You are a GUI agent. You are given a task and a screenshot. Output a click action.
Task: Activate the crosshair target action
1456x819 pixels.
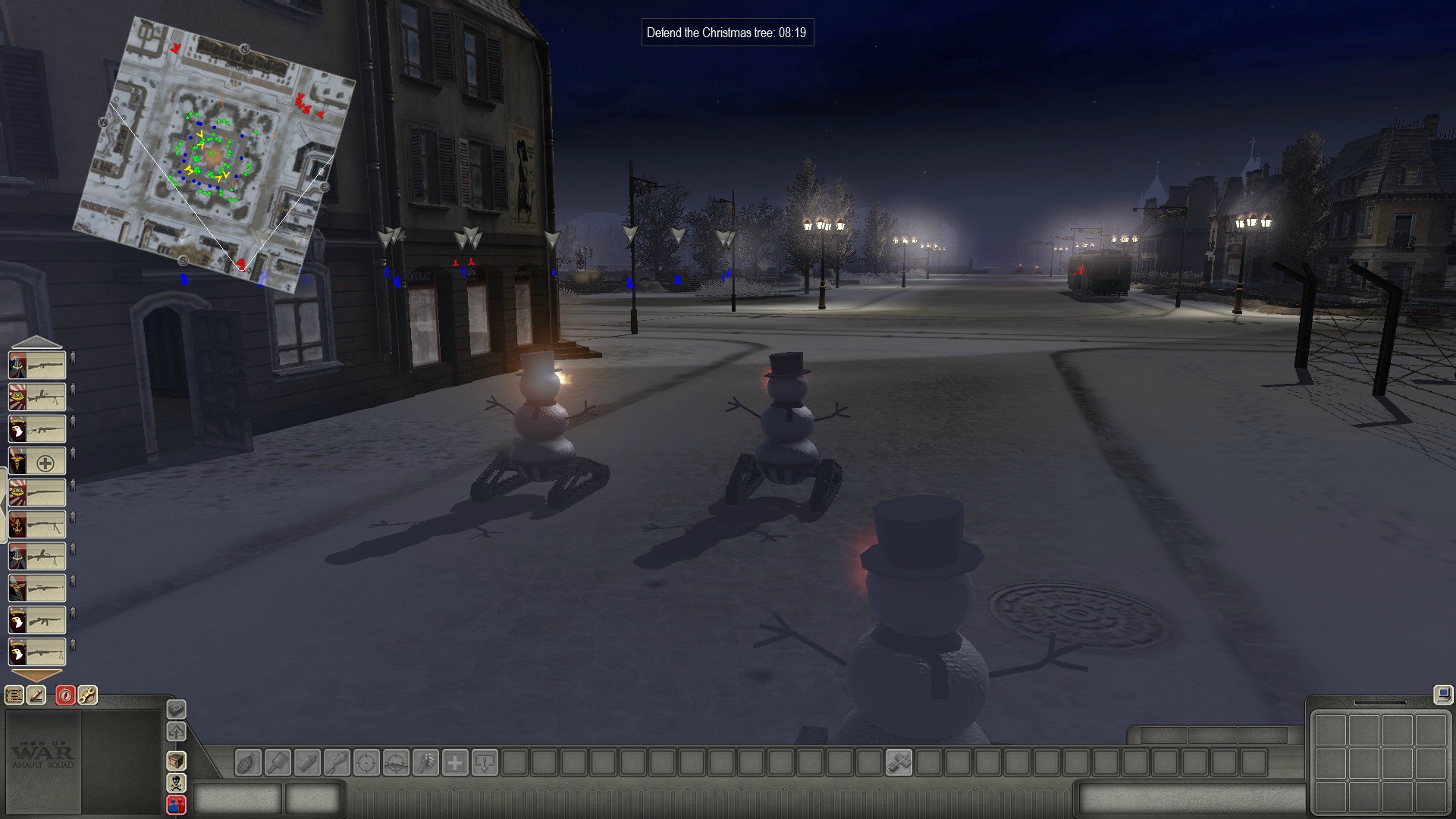coord(366,762)
